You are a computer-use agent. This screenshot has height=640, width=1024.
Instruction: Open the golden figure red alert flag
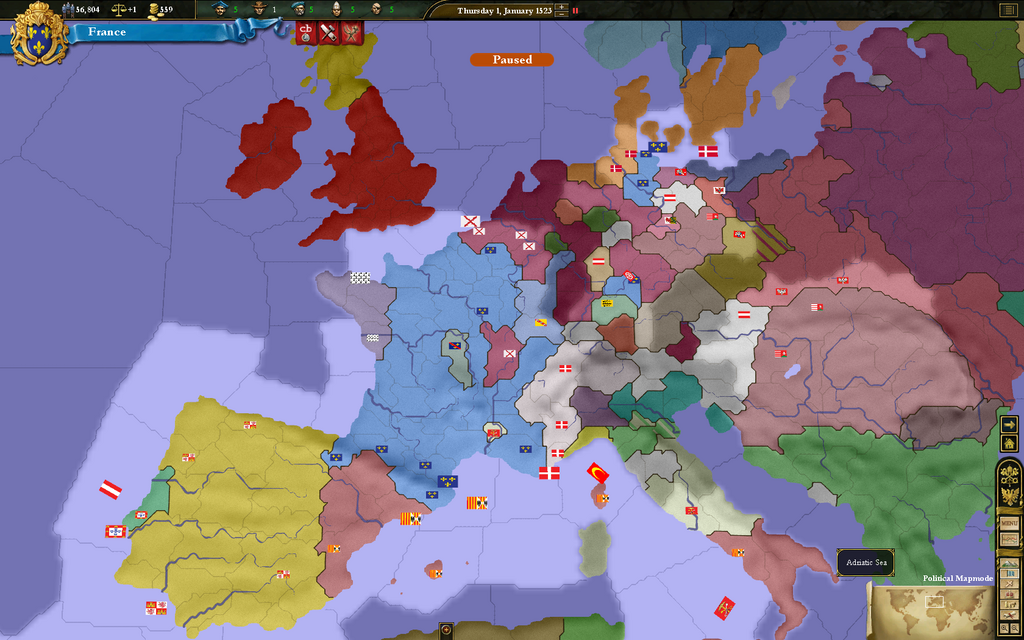350,32
